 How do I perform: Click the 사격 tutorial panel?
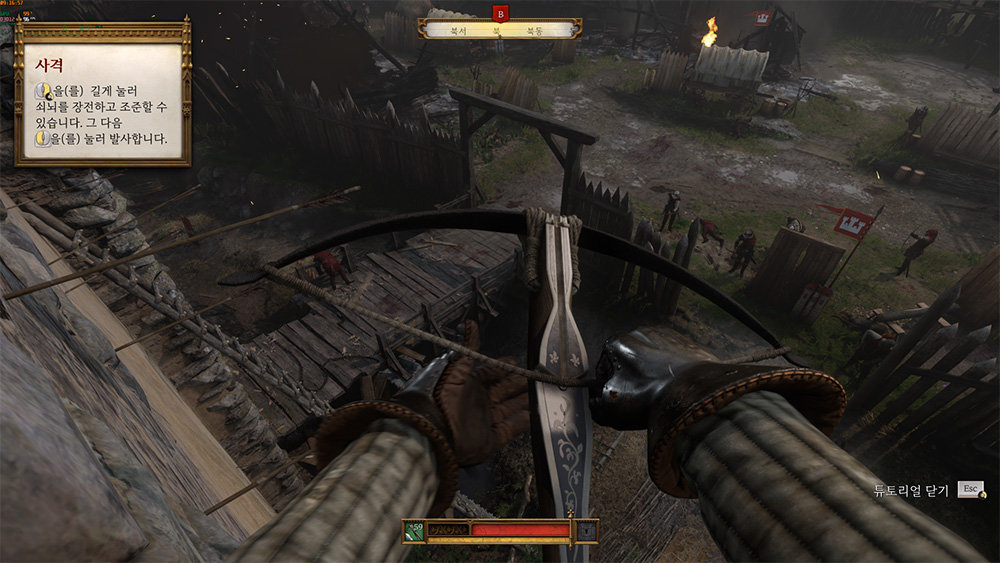[102, 93]
